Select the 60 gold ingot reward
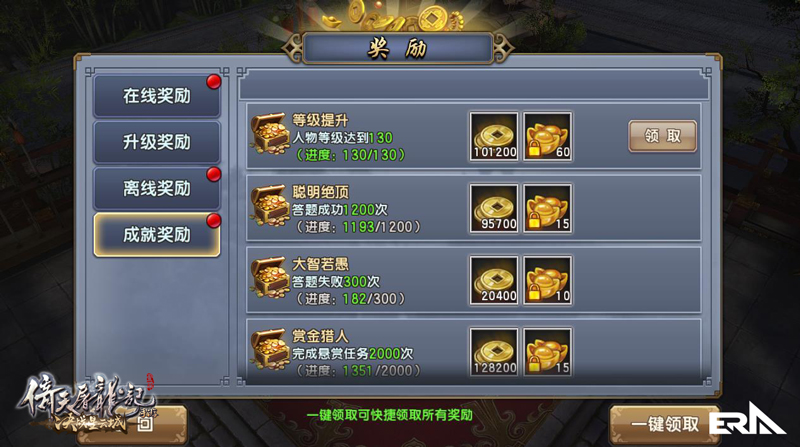800x447 pixels. pyautogui.click(x=548, y=136)
